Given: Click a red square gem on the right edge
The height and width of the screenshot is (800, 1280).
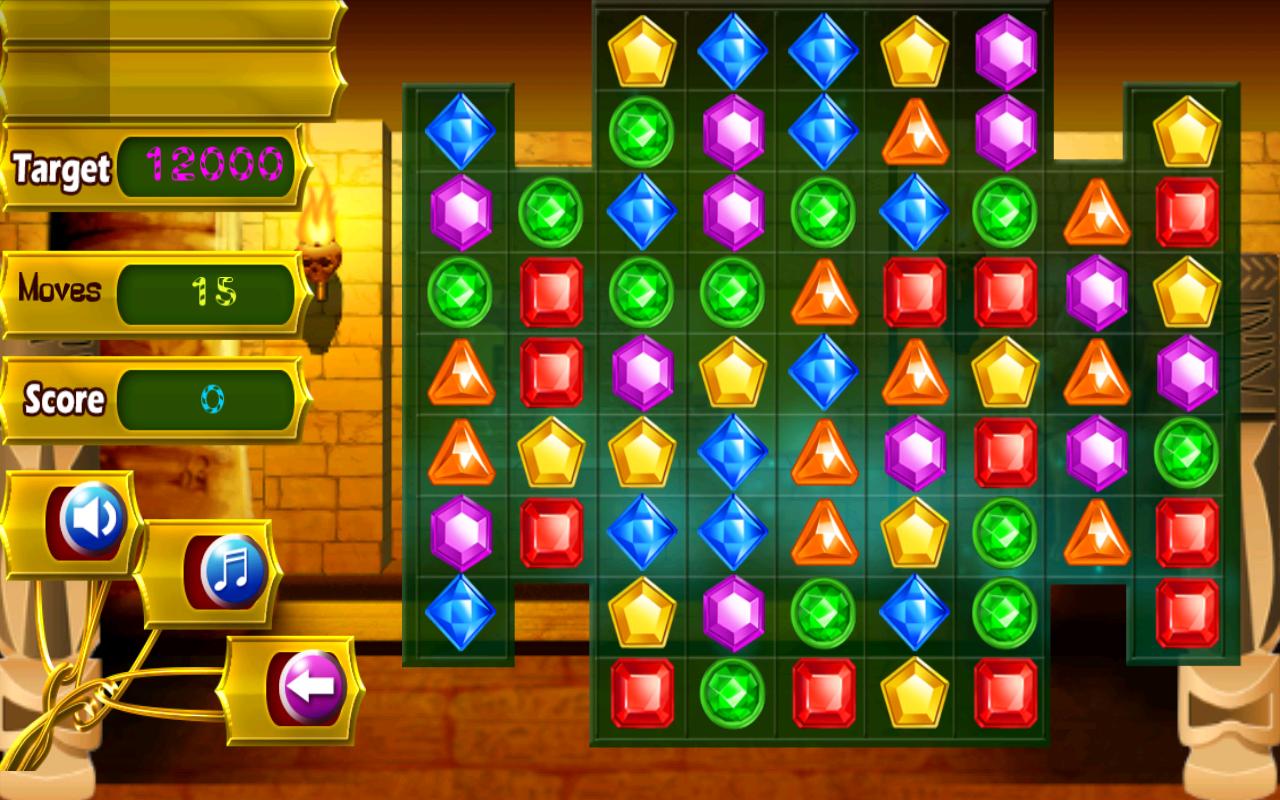Looking at the screenshot, I should click(x=1186, y=210).
